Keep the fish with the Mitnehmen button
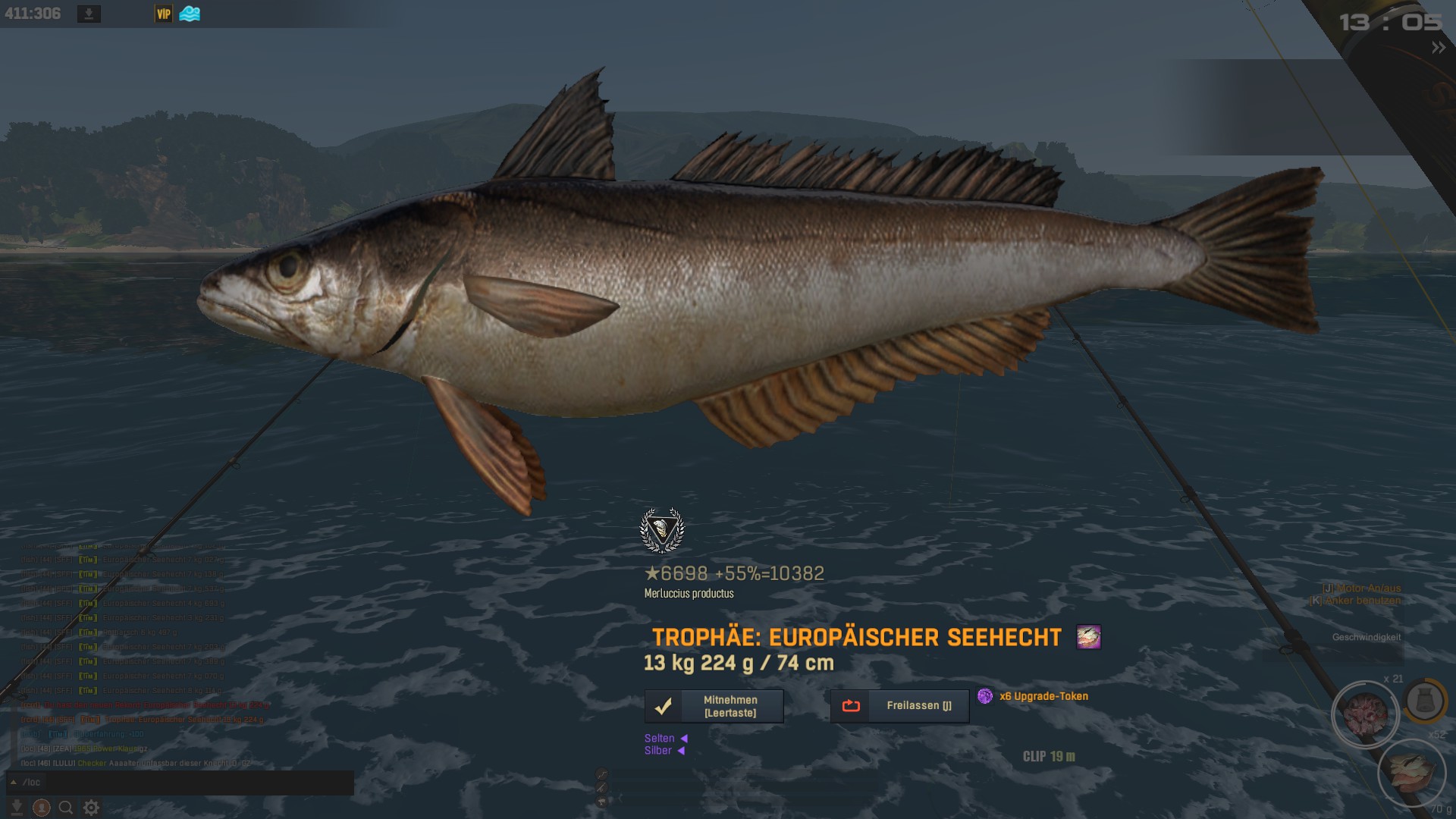This screenshot has width=1456, height=819. tap(714, 706)
